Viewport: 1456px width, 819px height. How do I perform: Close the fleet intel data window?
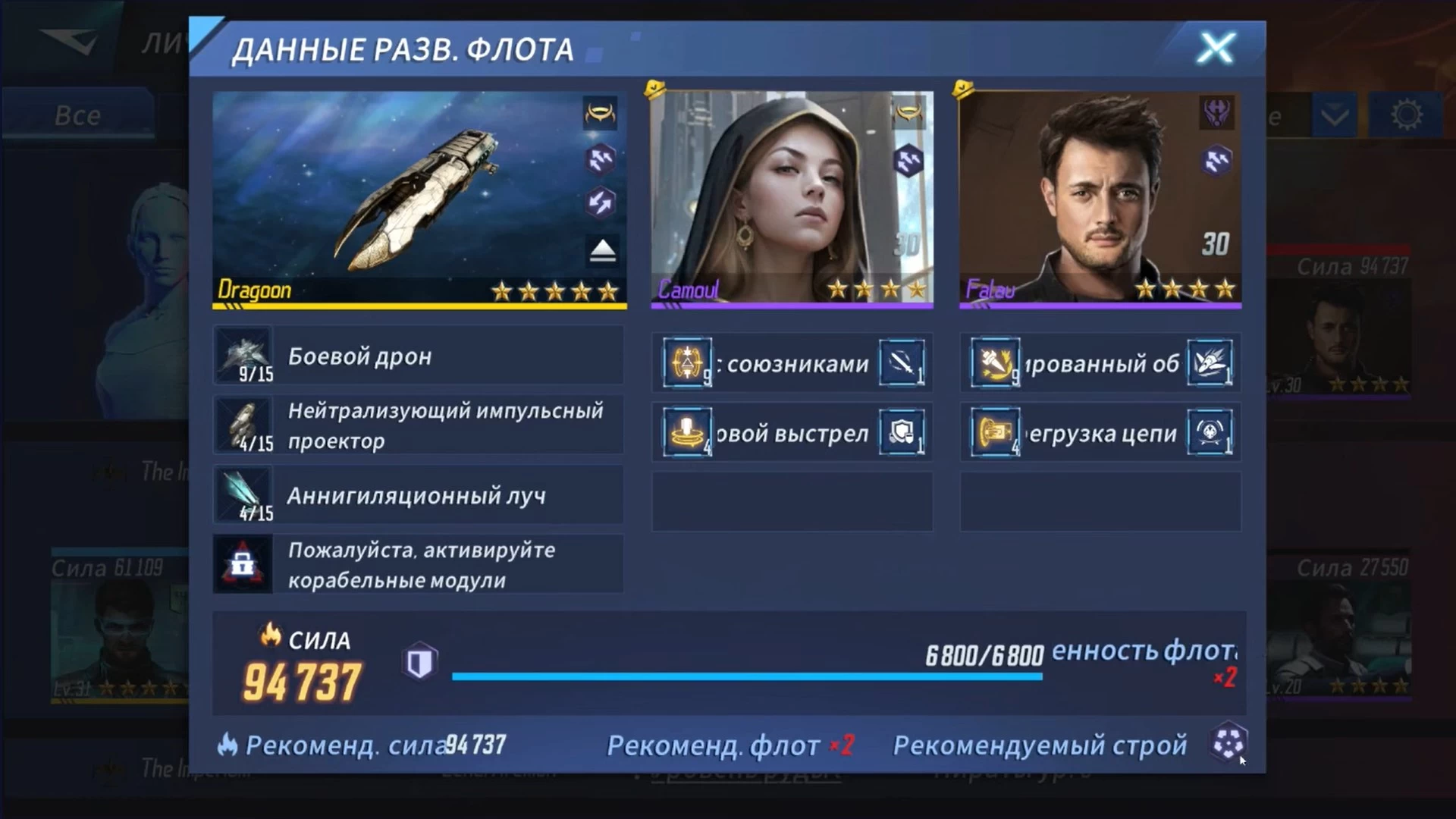tap(1216, 49)
